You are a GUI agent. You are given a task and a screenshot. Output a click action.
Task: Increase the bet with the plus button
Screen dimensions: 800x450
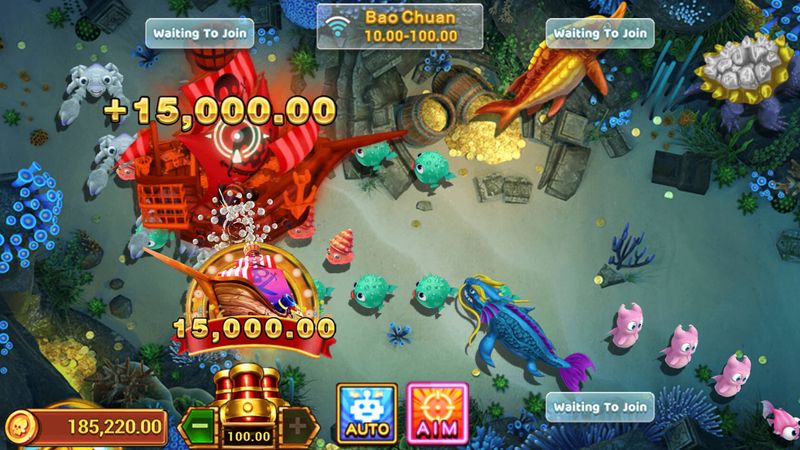pyautogui.click(x=297, y=424)
